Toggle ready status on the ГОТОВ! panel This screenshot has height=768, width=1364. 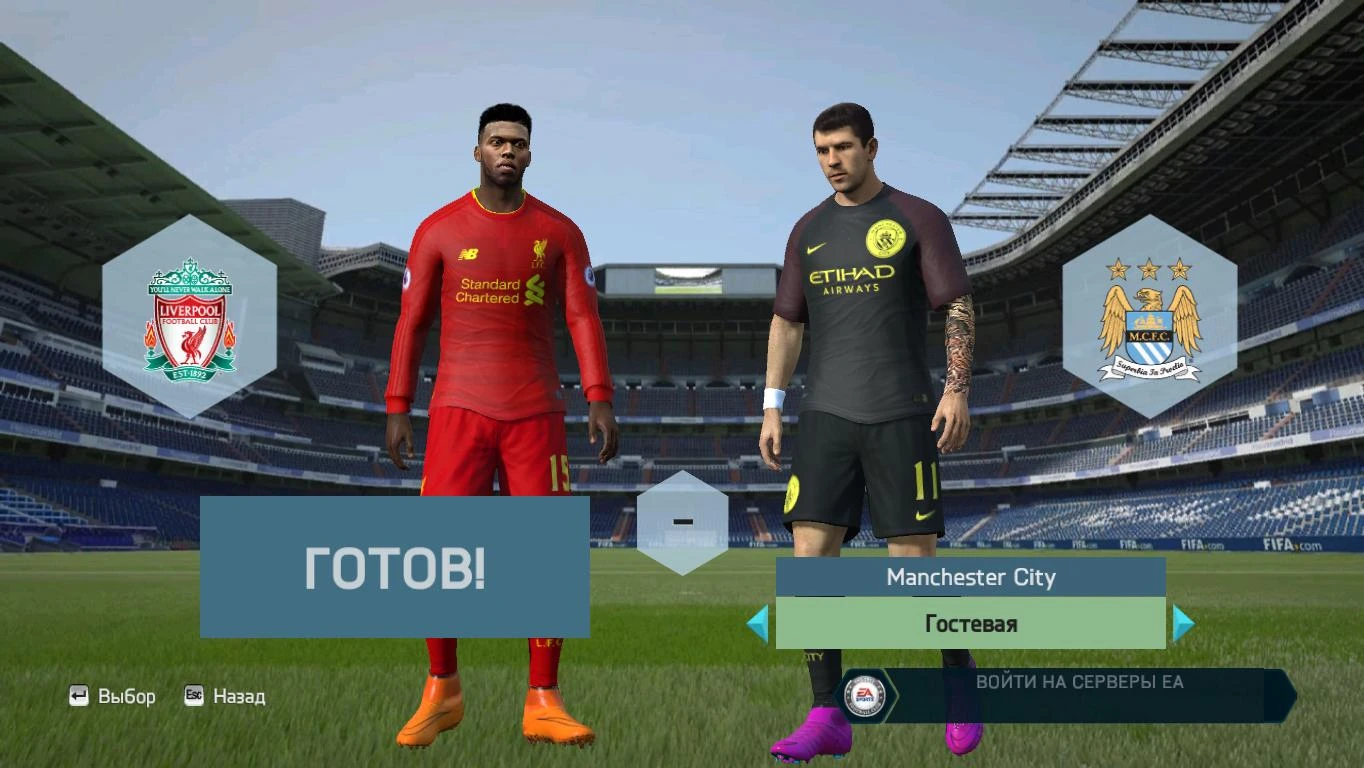(395, 567)
